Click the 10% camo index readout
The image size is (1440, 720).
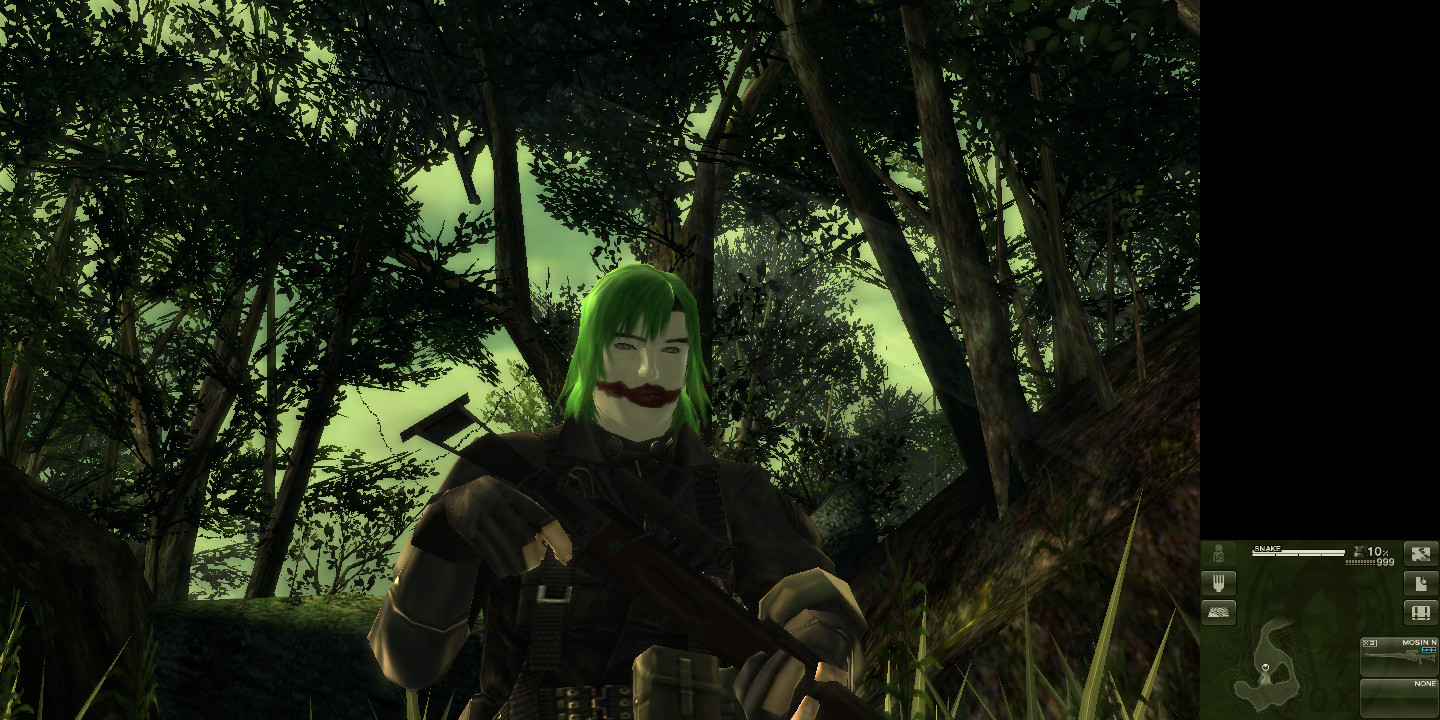click(x=1378, y=552)
